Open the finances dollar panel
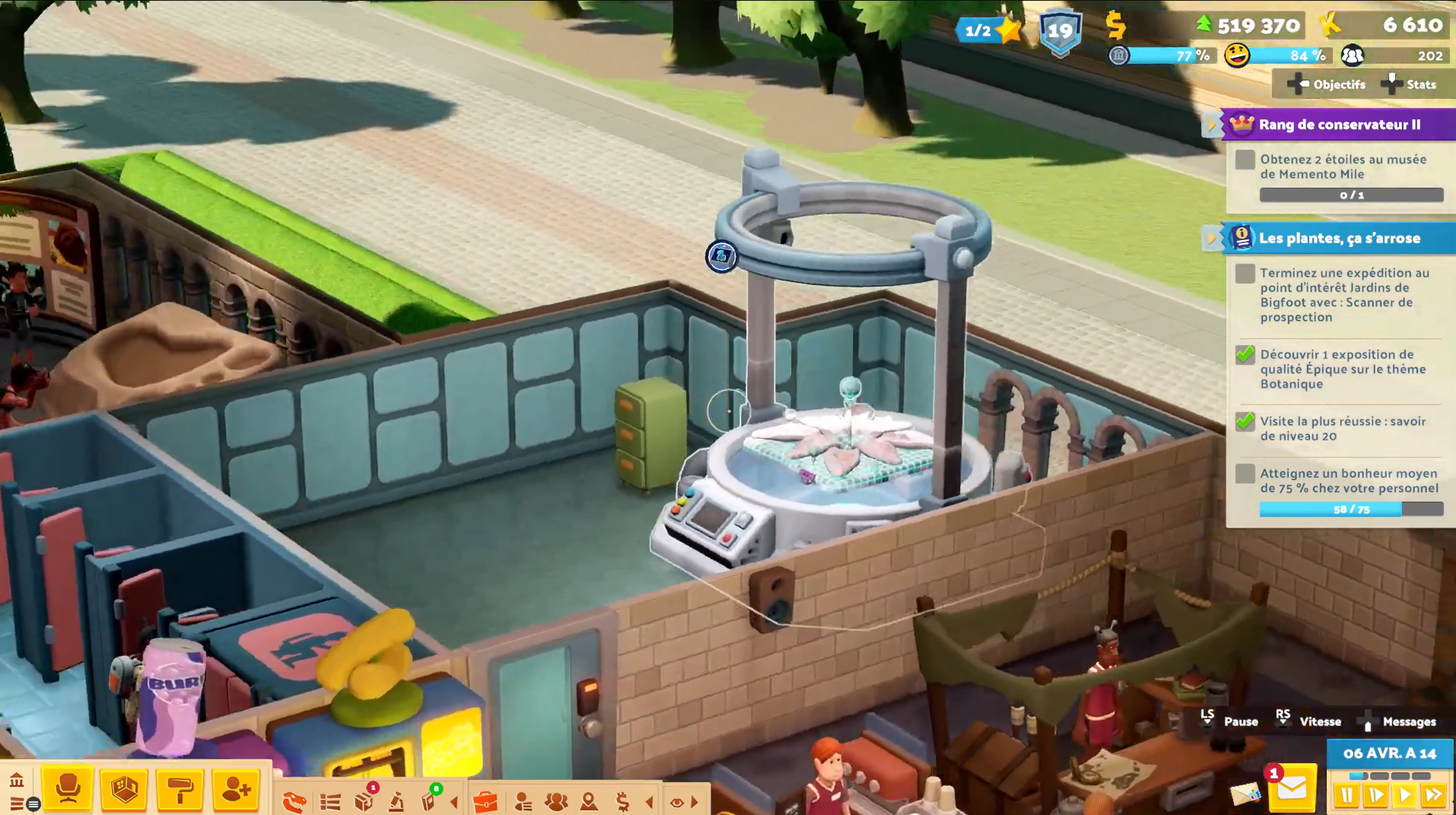 (x=622, y=802)
